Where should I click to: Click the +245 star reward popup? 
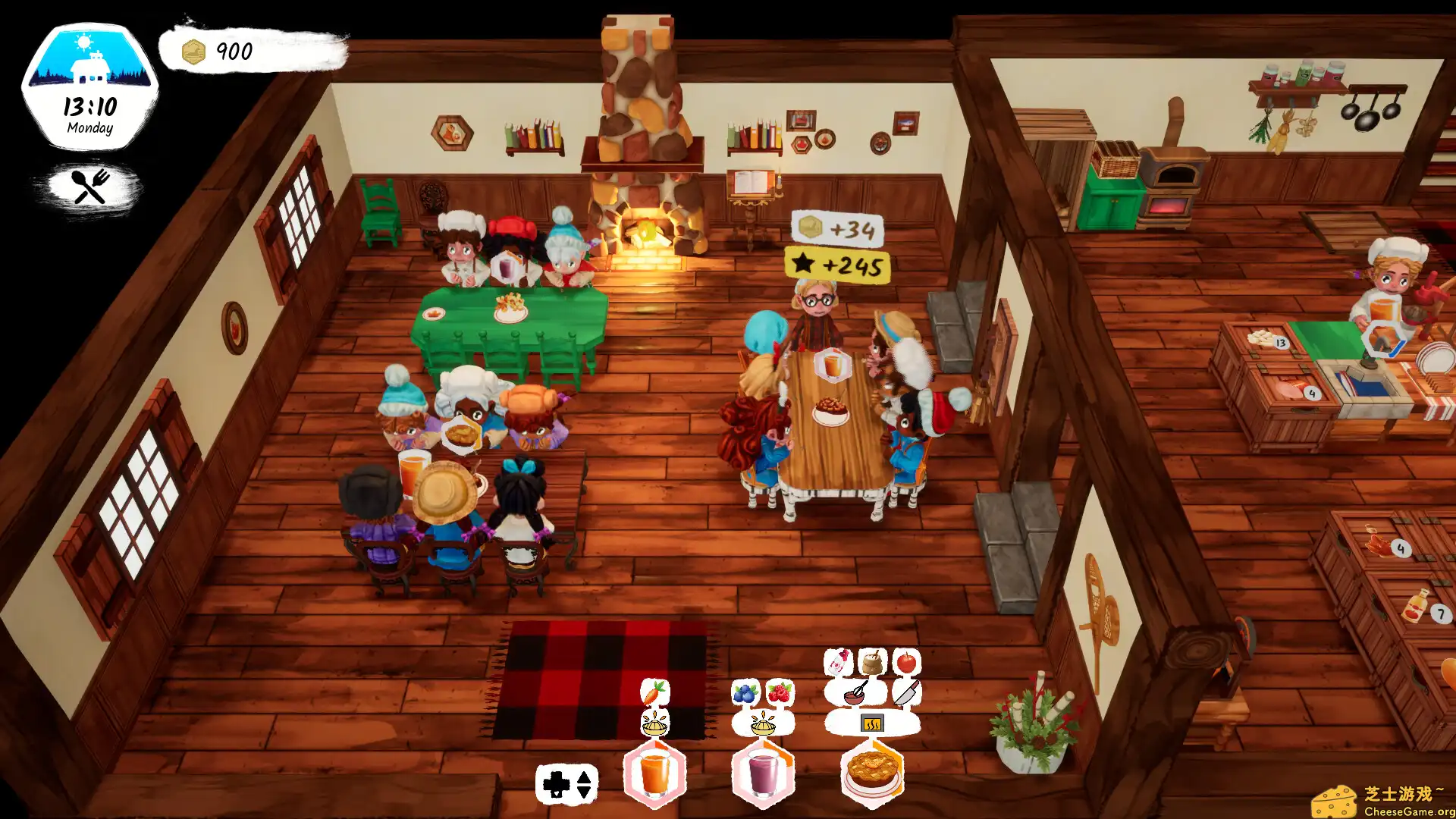coord(836,267)
